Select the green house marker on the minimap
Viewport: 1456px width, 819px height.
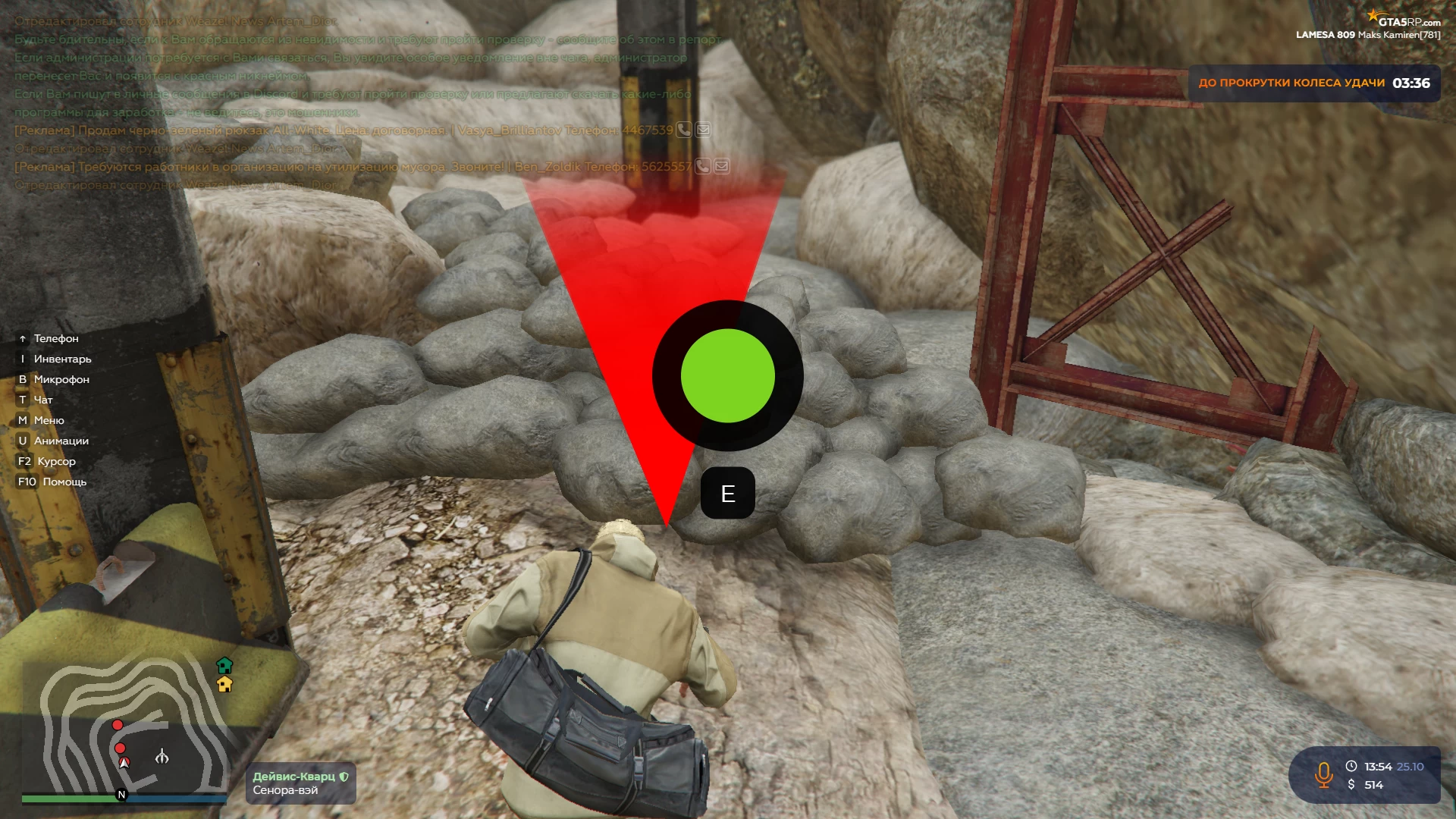pyautogui.click(x=224, y=665)
